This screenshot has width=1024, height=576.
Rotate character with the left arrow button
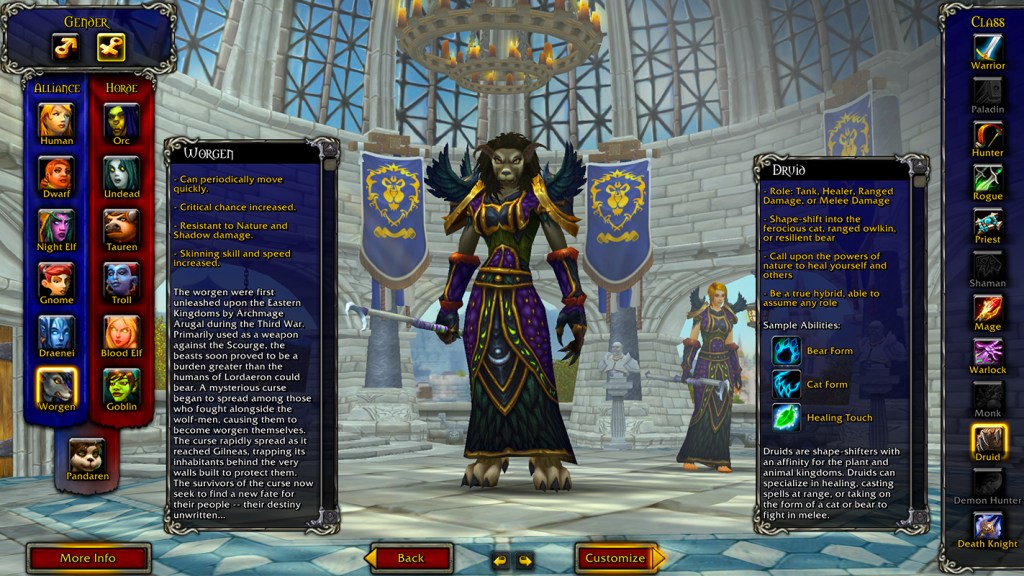pos(500,560)
